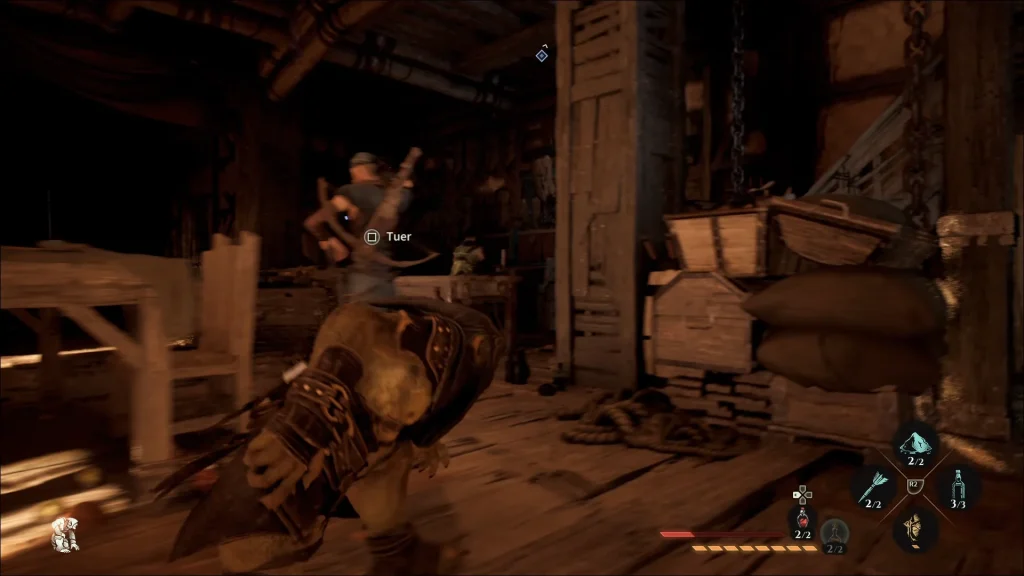Select the greyed-out flask slot

(x=834, y=533)
